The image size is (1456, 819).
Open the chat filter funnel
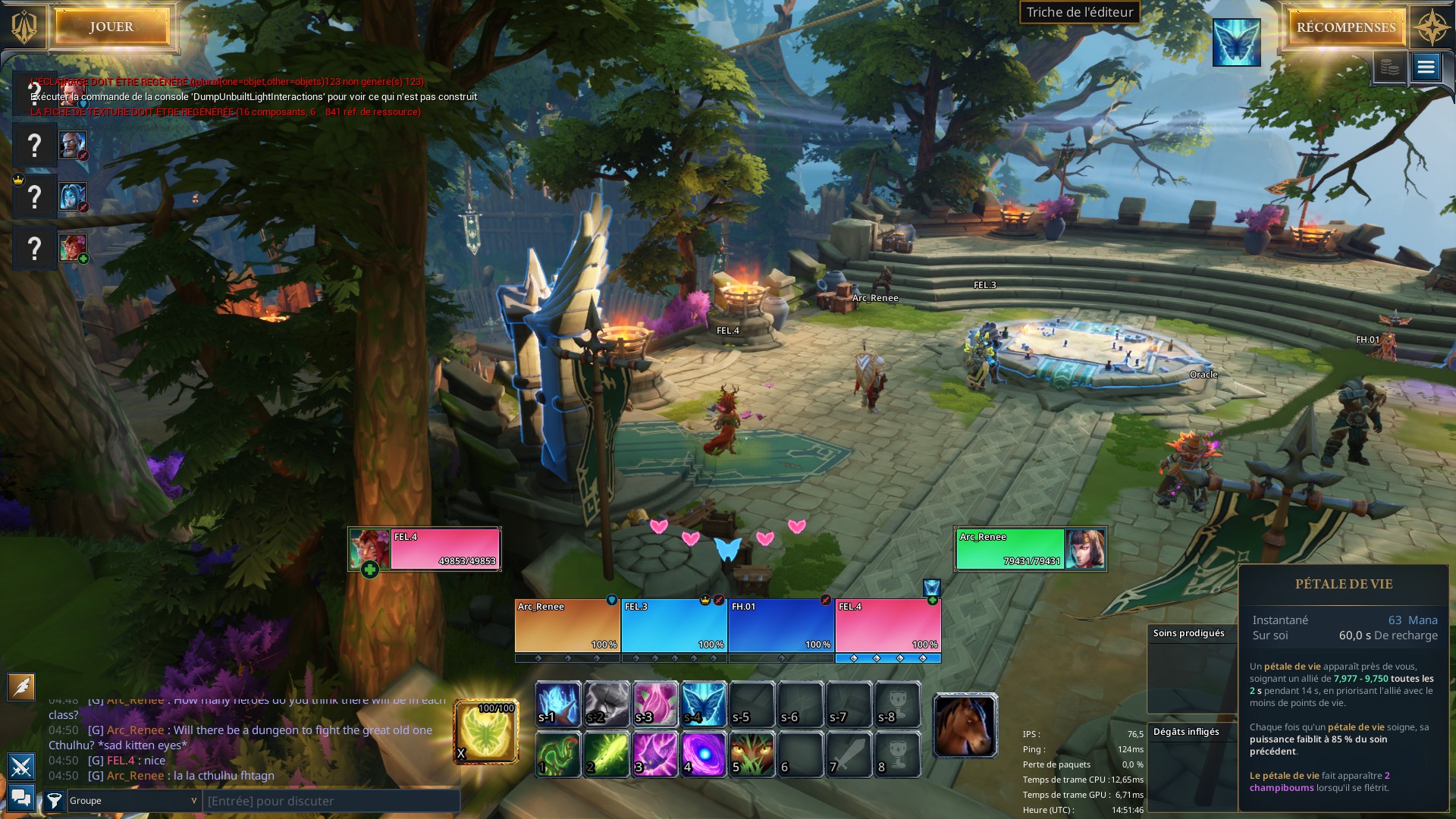54,801
